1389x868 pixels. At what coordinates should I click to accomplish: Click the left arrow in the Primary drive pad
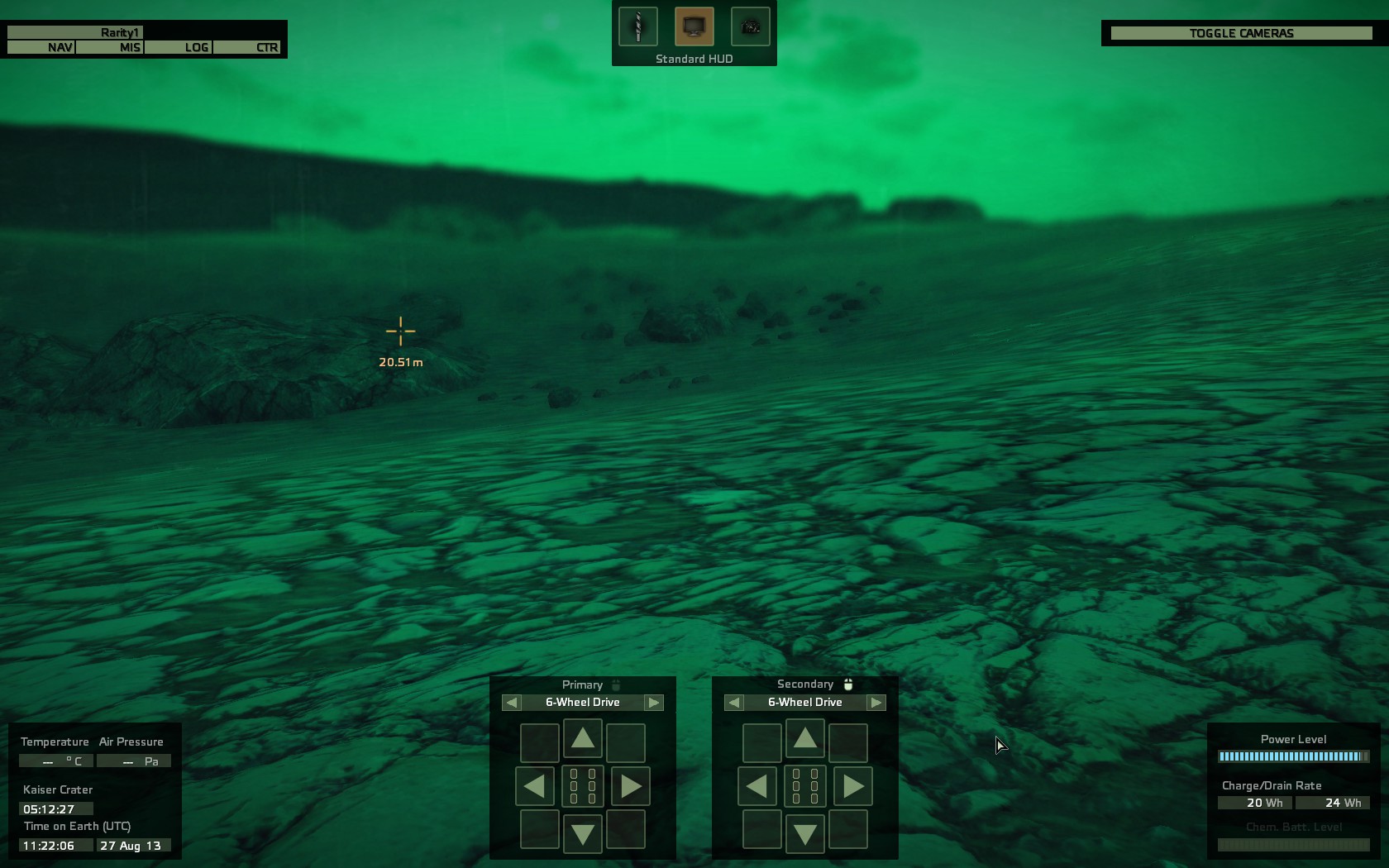tap(535, 786)
